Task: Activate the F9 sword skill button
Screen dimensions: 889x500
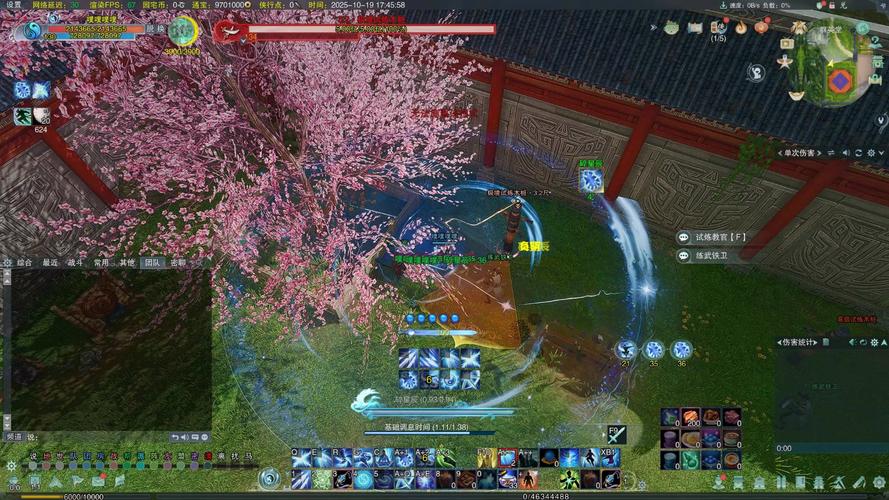Action: coord(615,434)
